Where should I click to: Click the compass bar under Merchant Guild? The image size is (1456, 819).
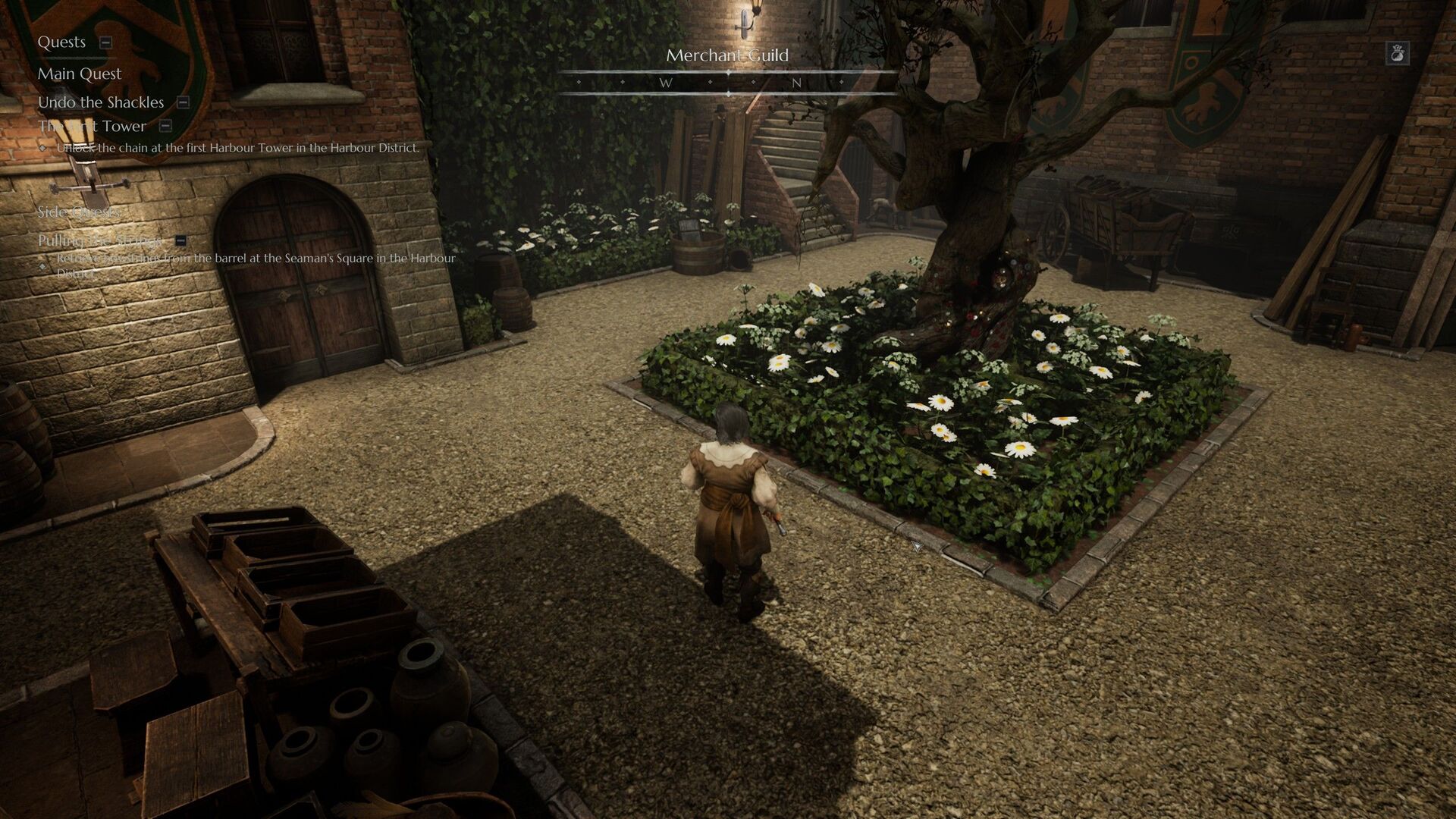pyautogui.click(x=728, y=83)
